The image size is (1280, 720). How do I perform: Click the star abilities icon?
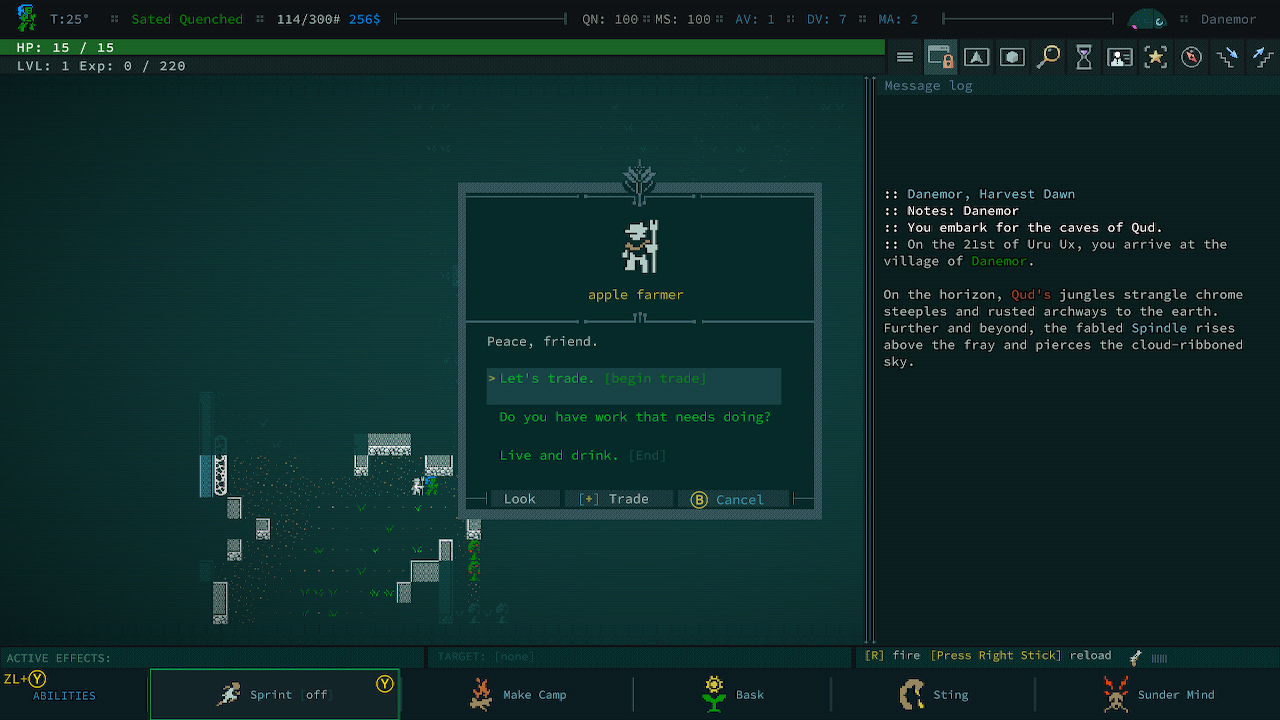[1156, 57]
